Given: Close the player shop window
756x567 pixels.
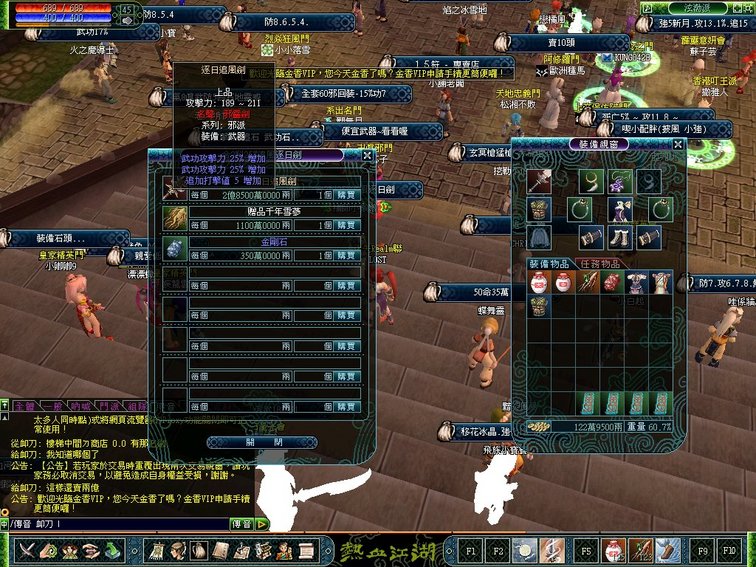Looking at the screenshot, I should [367, 156].
